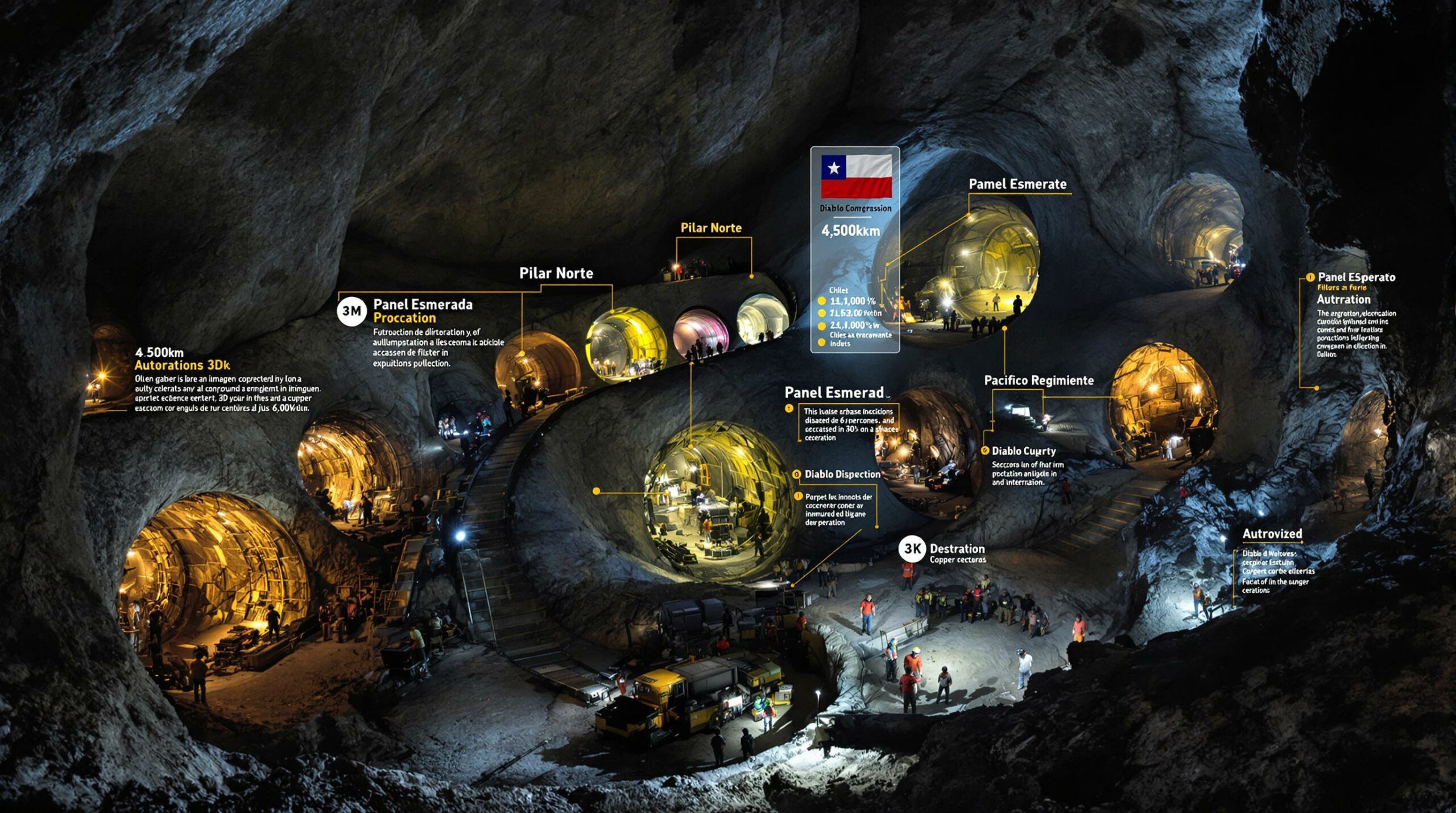Select the Autrovized heading

pos(1272,534)
